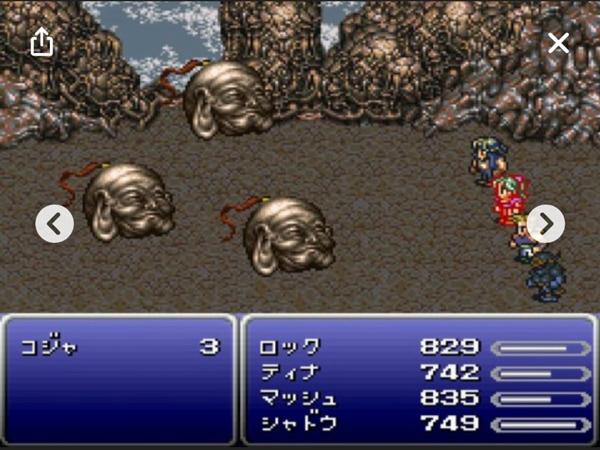Advance to the next image arrow

[546, 223]
